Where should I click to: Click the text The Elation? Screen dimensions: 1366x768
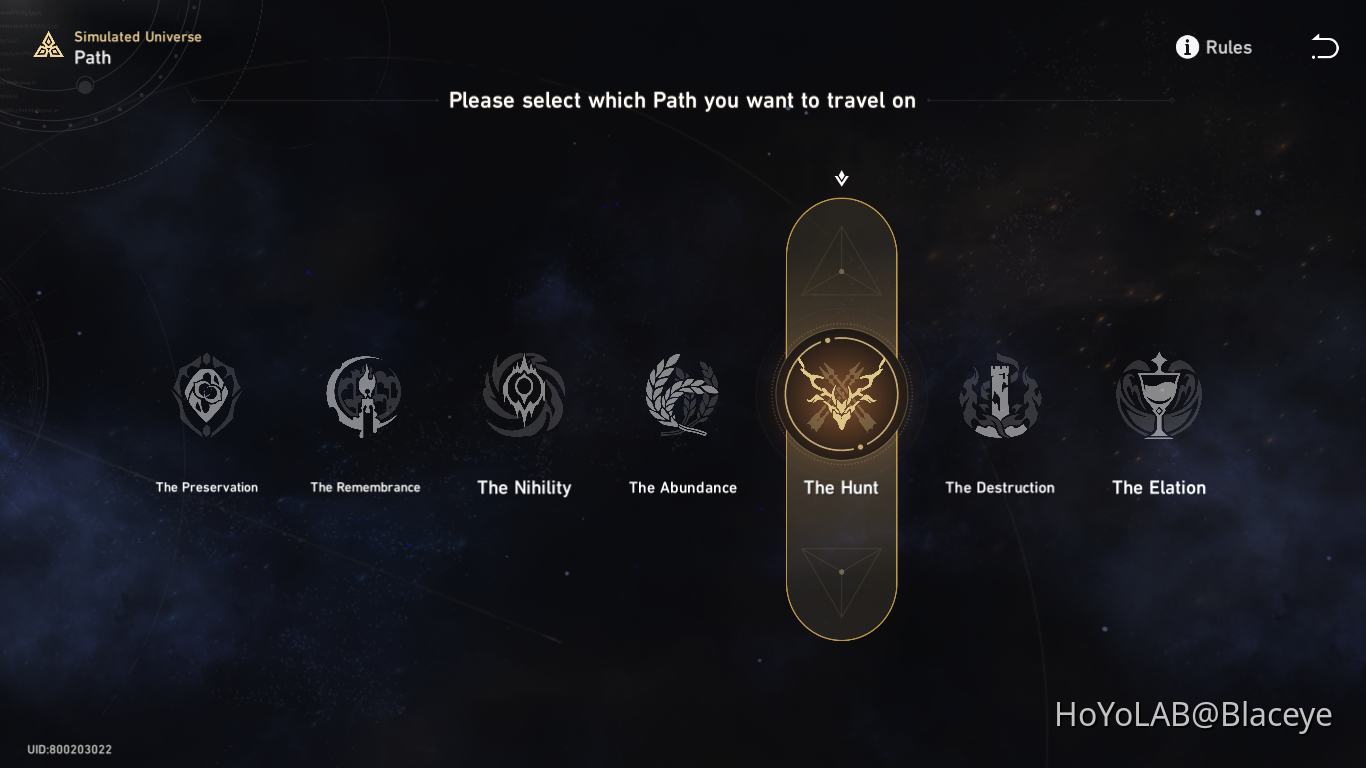coord(1158,487)
